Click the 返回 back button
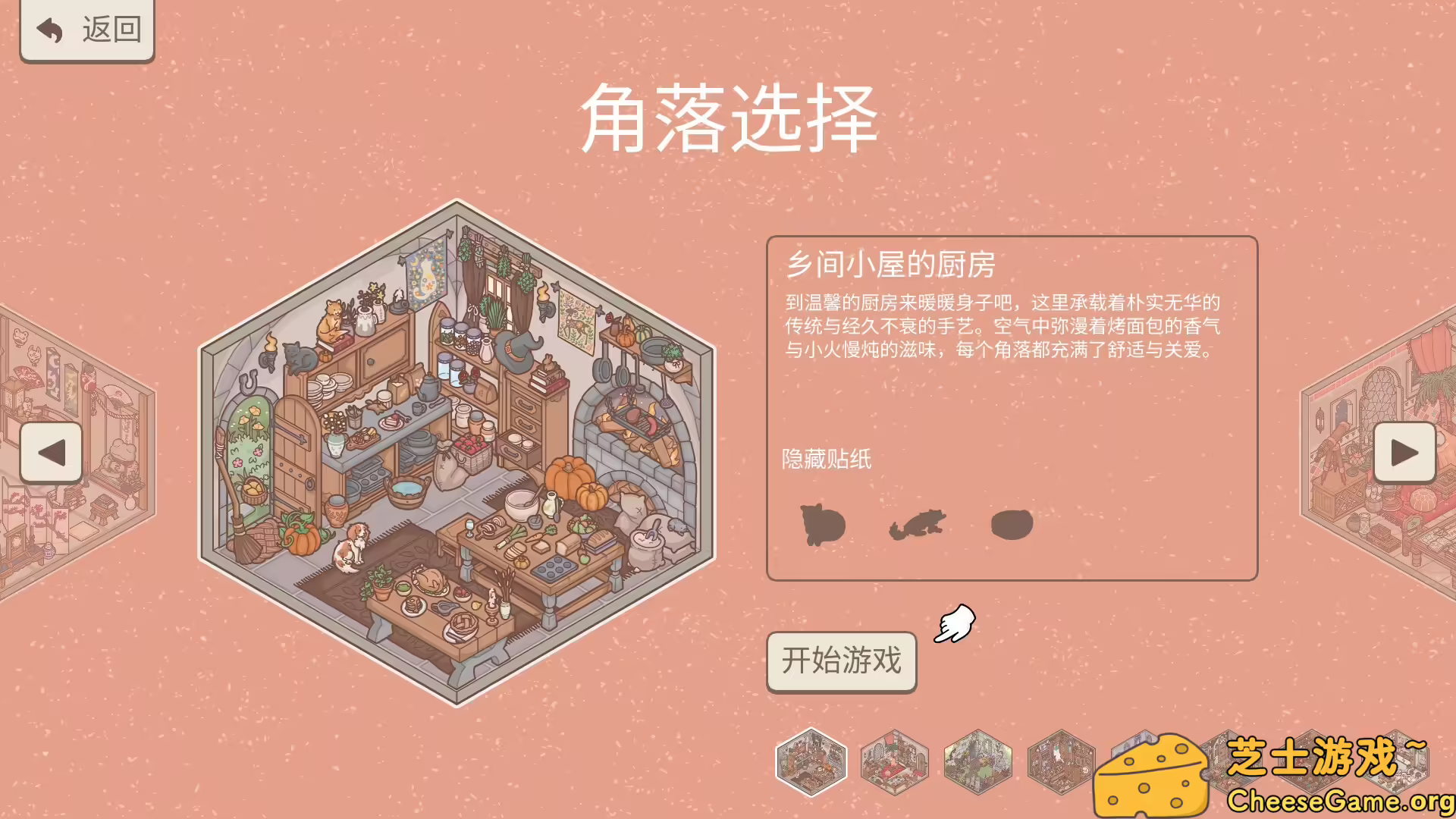 coord(86,30)
